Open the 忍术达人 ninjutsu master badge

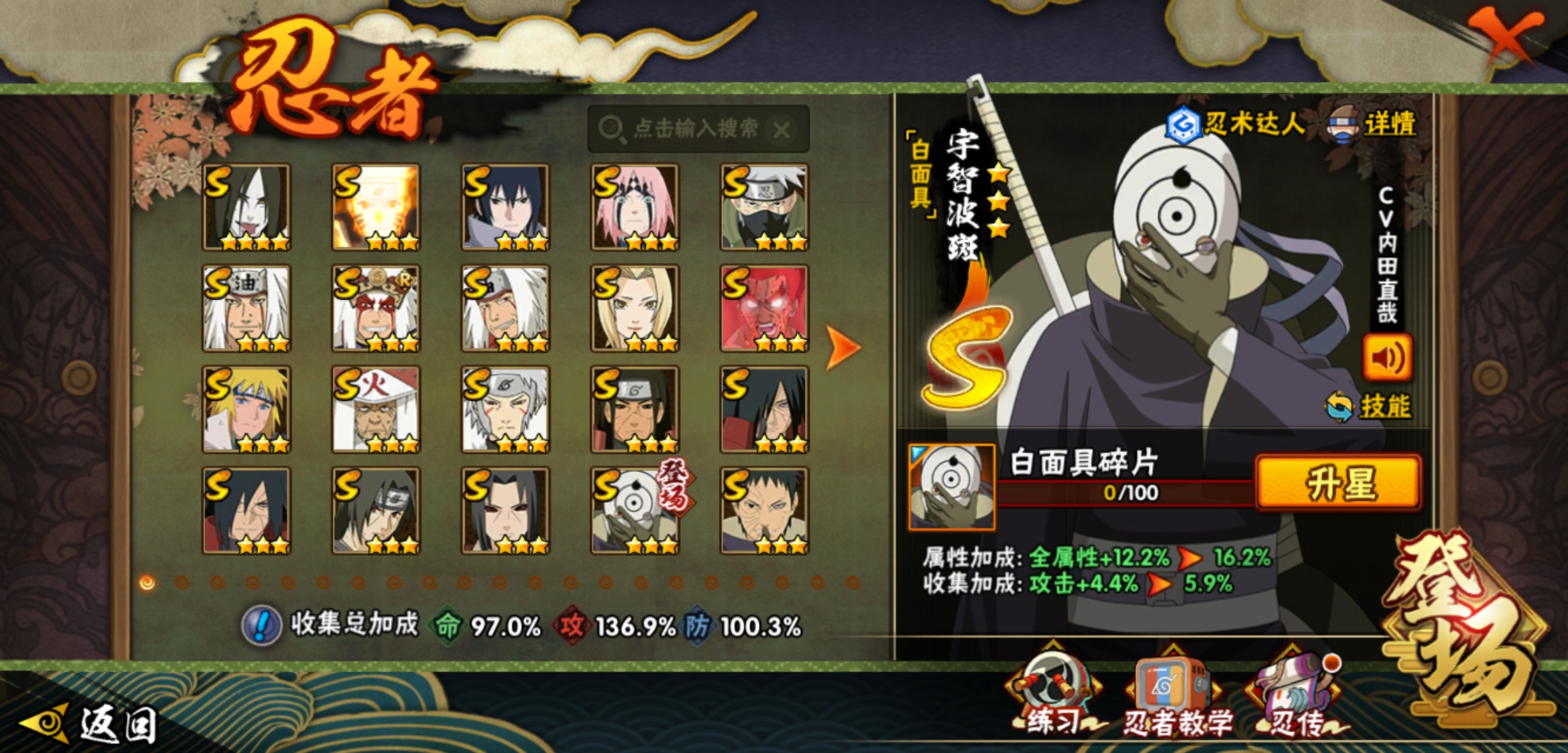pos(1235,125)
